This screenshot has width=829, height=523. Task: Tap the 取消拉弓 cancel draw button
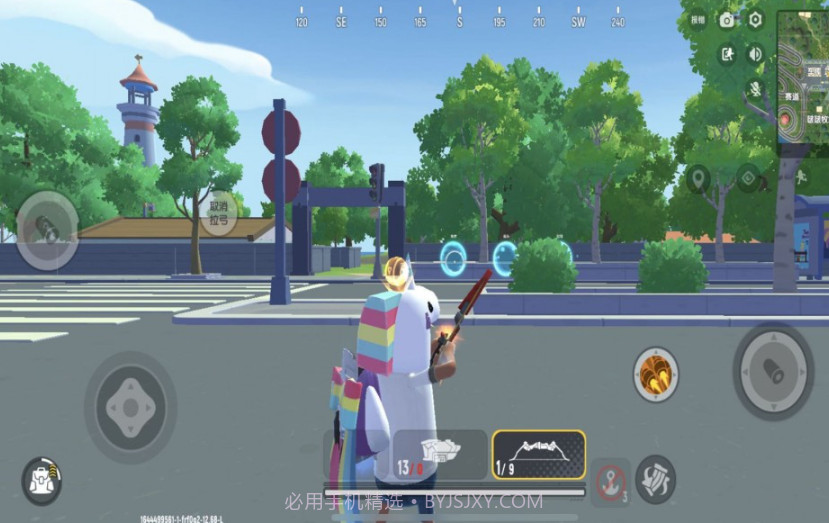(217, 213)
